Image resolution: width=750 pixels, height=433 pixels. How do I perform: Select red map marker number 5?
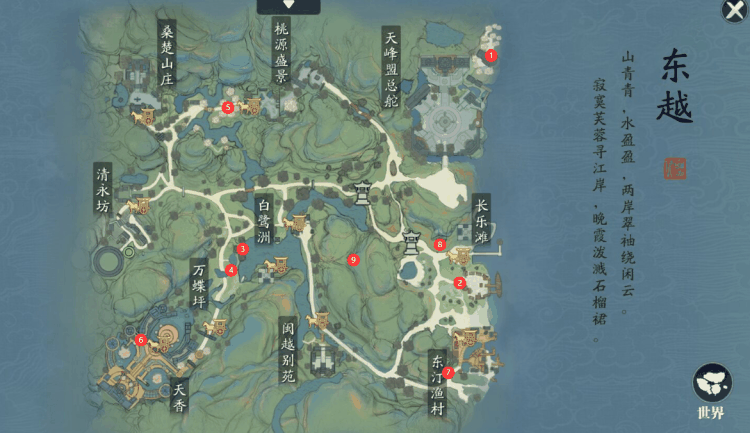(x=228, y=107)
